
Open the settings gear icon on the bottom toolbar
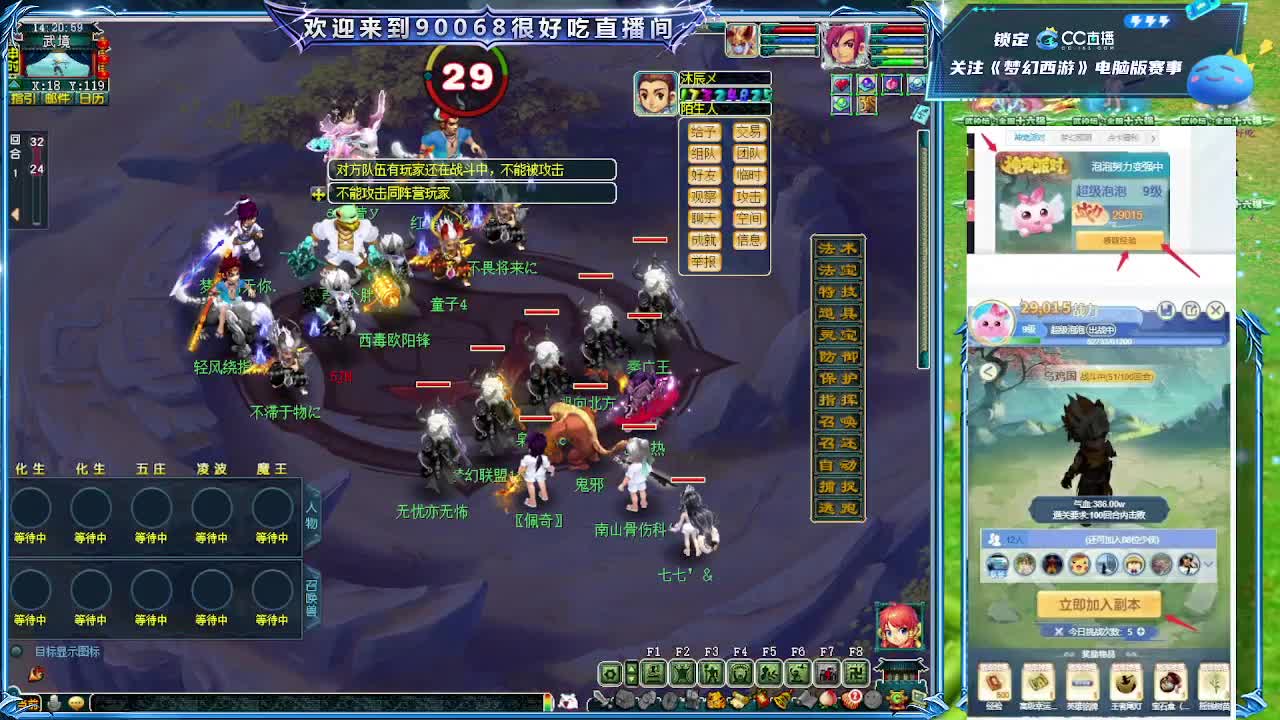tap(610, 672)
